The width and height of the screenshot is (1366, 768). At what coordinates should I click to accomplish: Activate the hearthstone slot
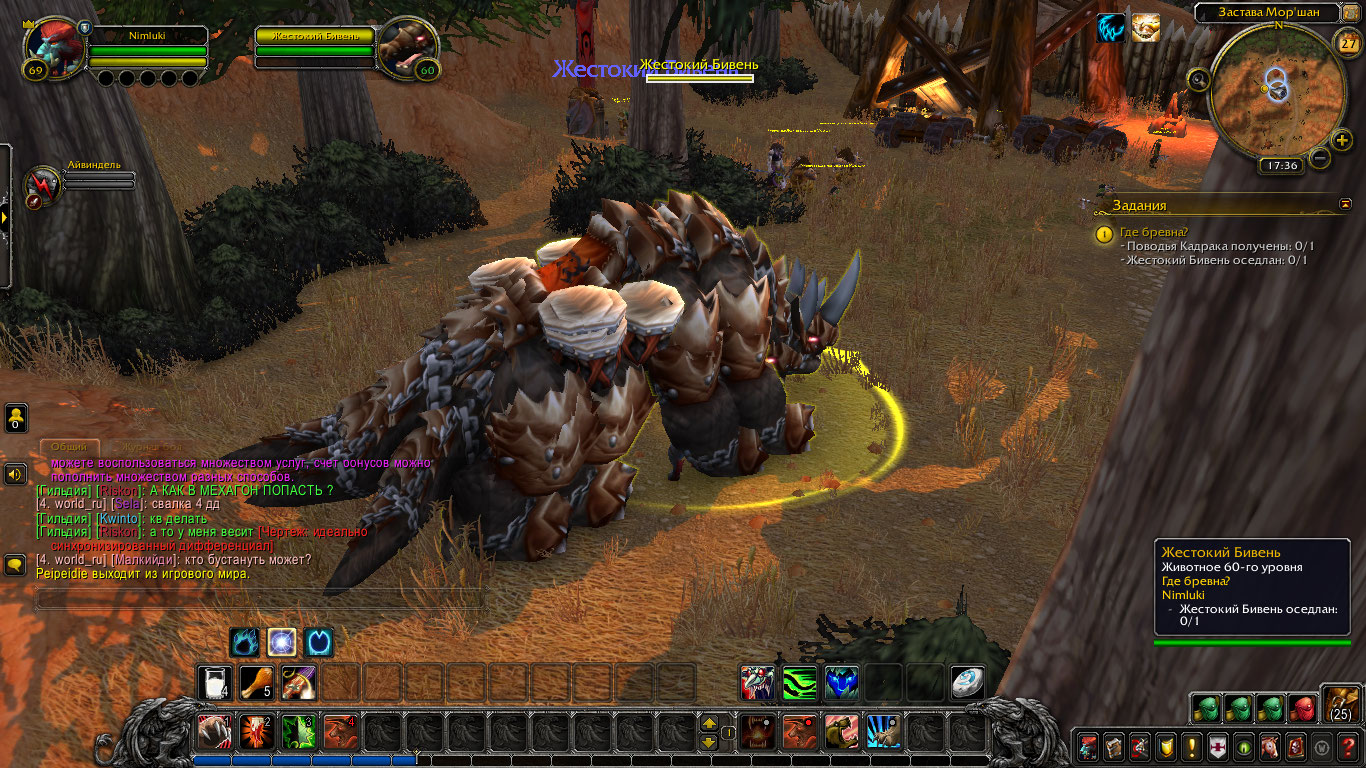pyautogui.click(x=966, y=683)
